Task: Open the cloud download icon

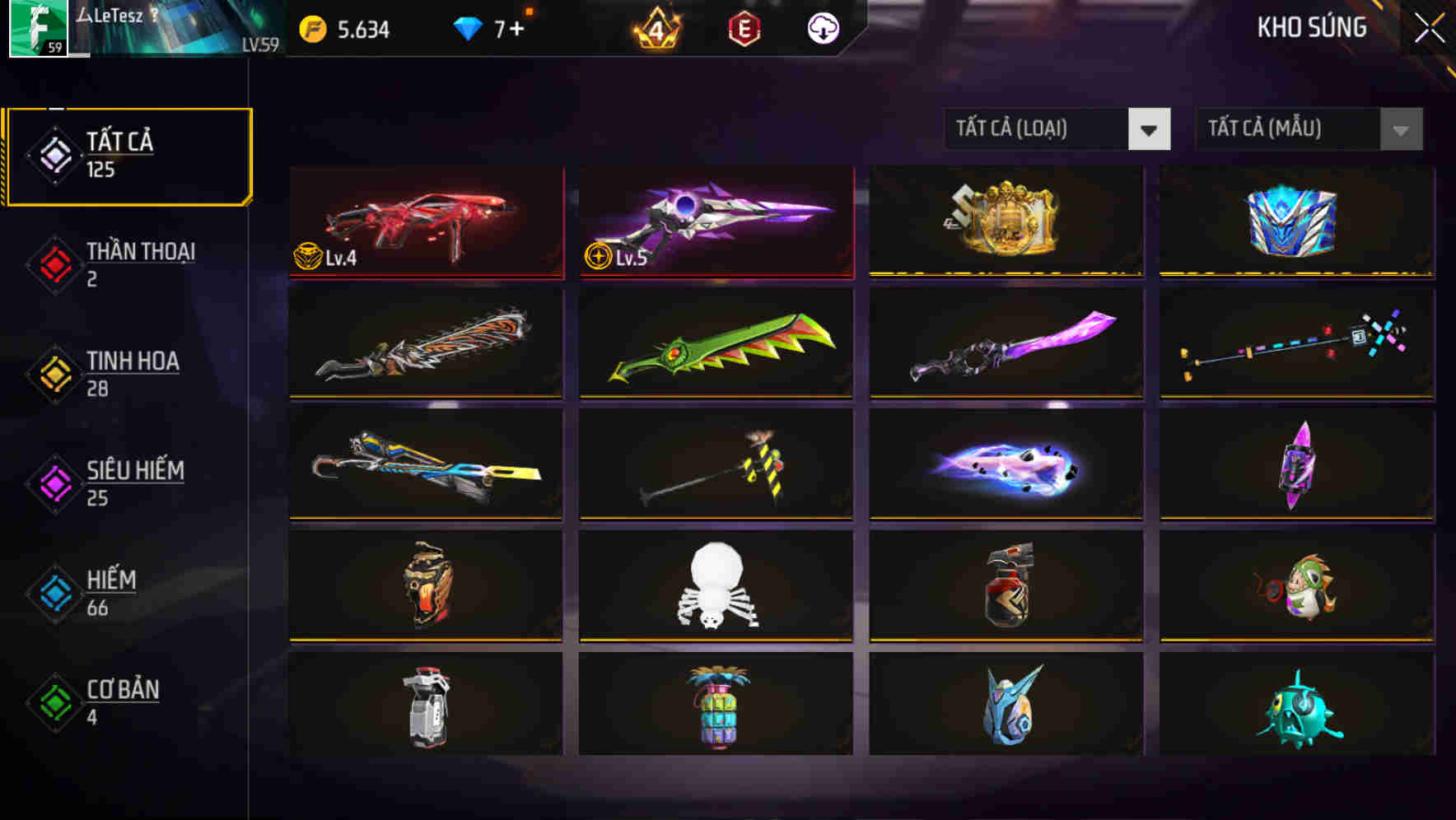Action: coord(823,27)
